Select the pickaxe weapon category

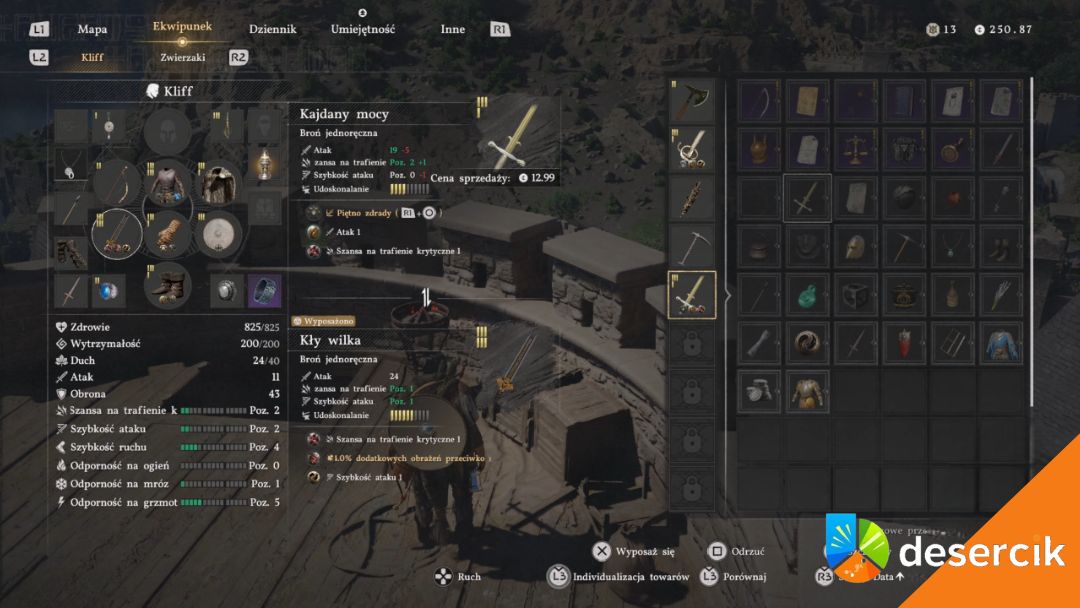coord(692,246)
